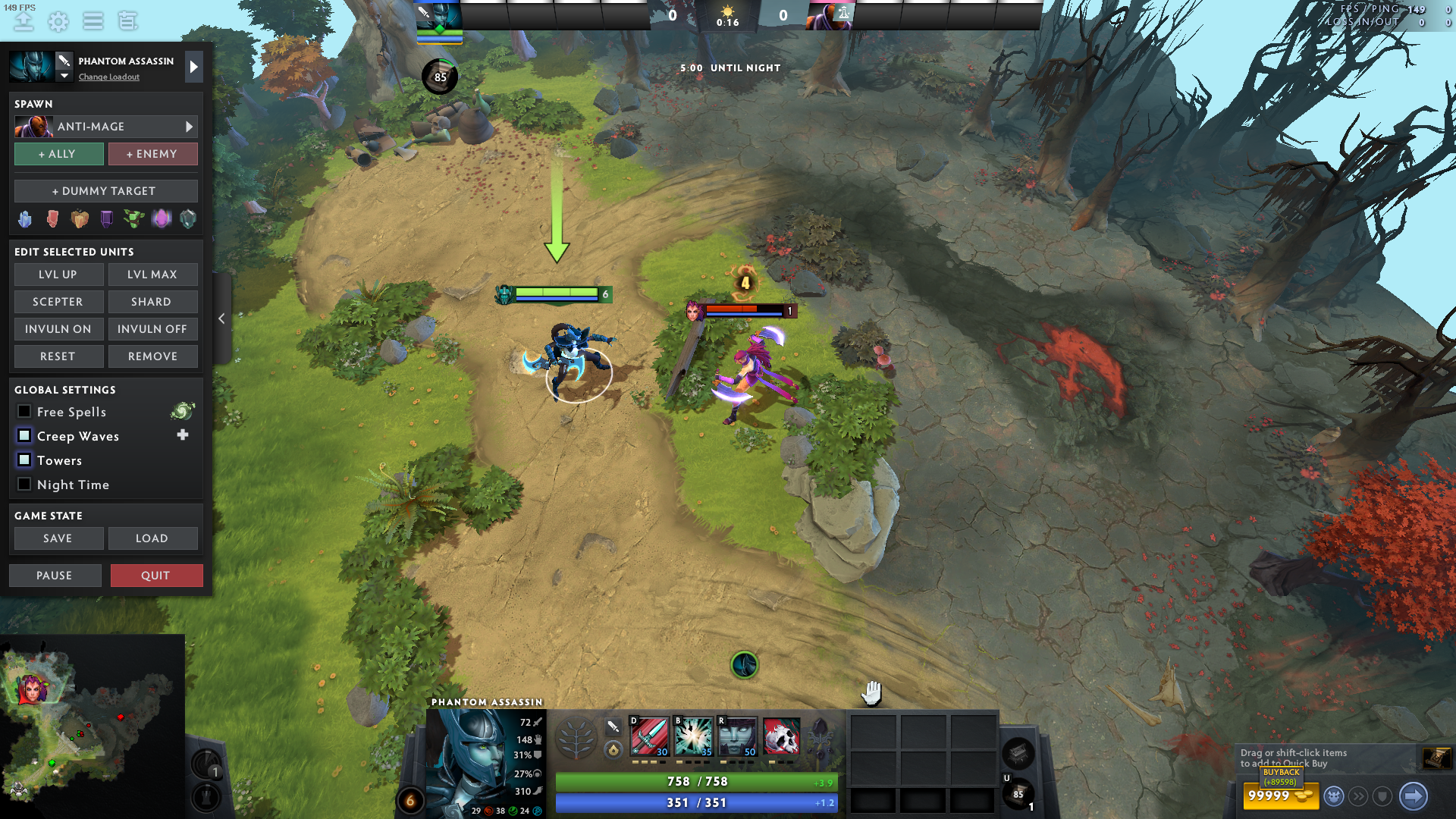Give Aghanim's Scepter to selected unit

tap(58, 302)
